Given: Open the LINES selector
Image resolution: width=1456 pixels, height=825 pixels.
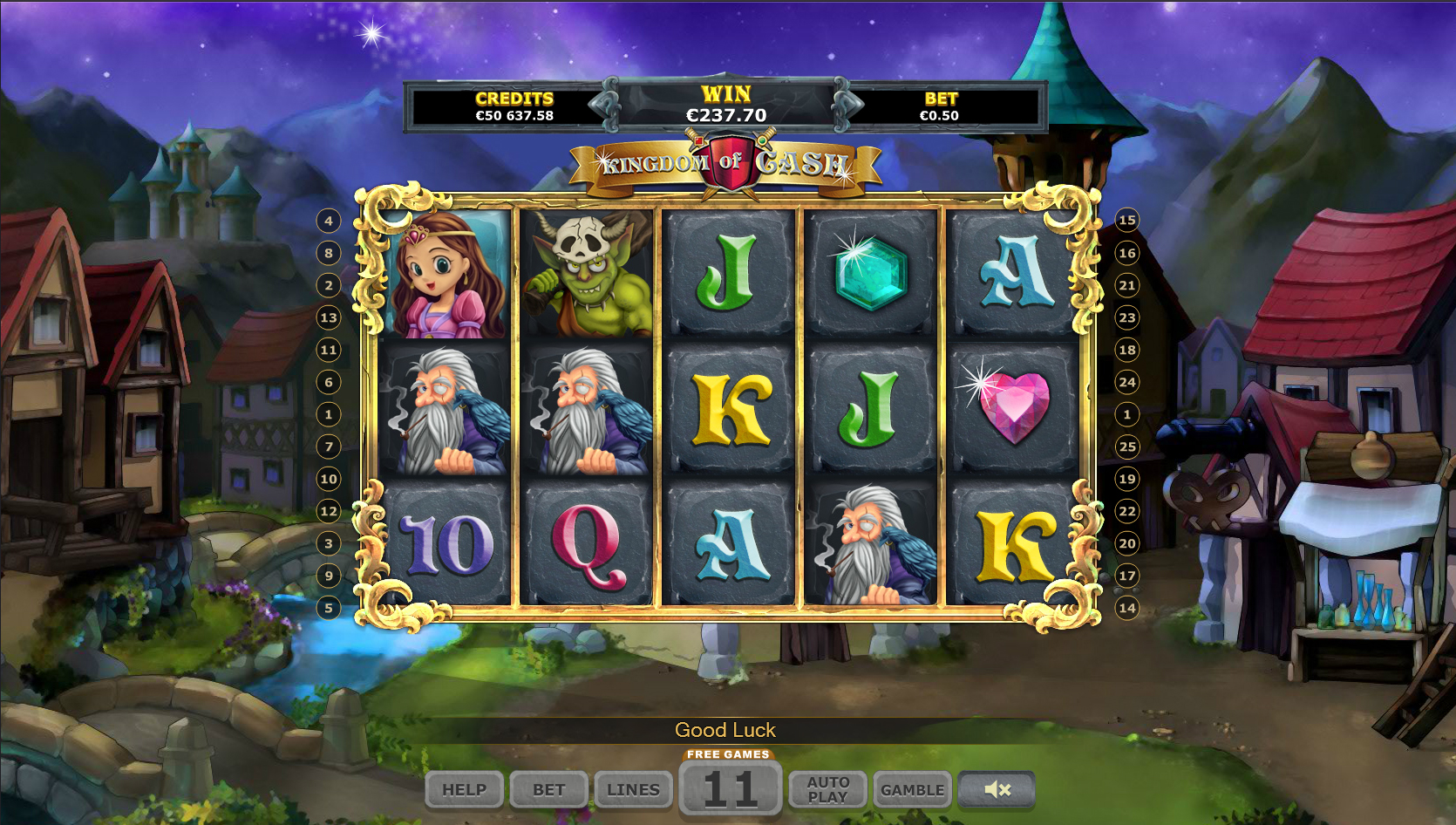Looking at the screenshot, I should [x=633, y=789].
